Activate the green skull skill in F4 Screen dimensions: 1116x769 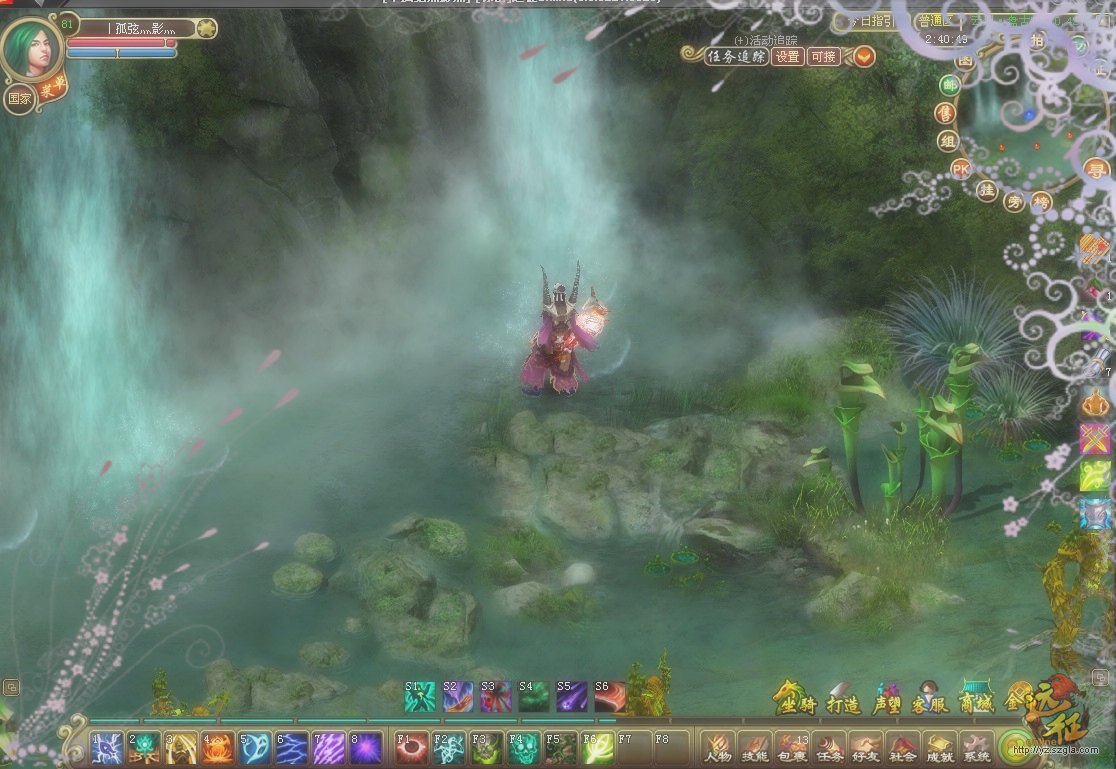coord(523,748)
